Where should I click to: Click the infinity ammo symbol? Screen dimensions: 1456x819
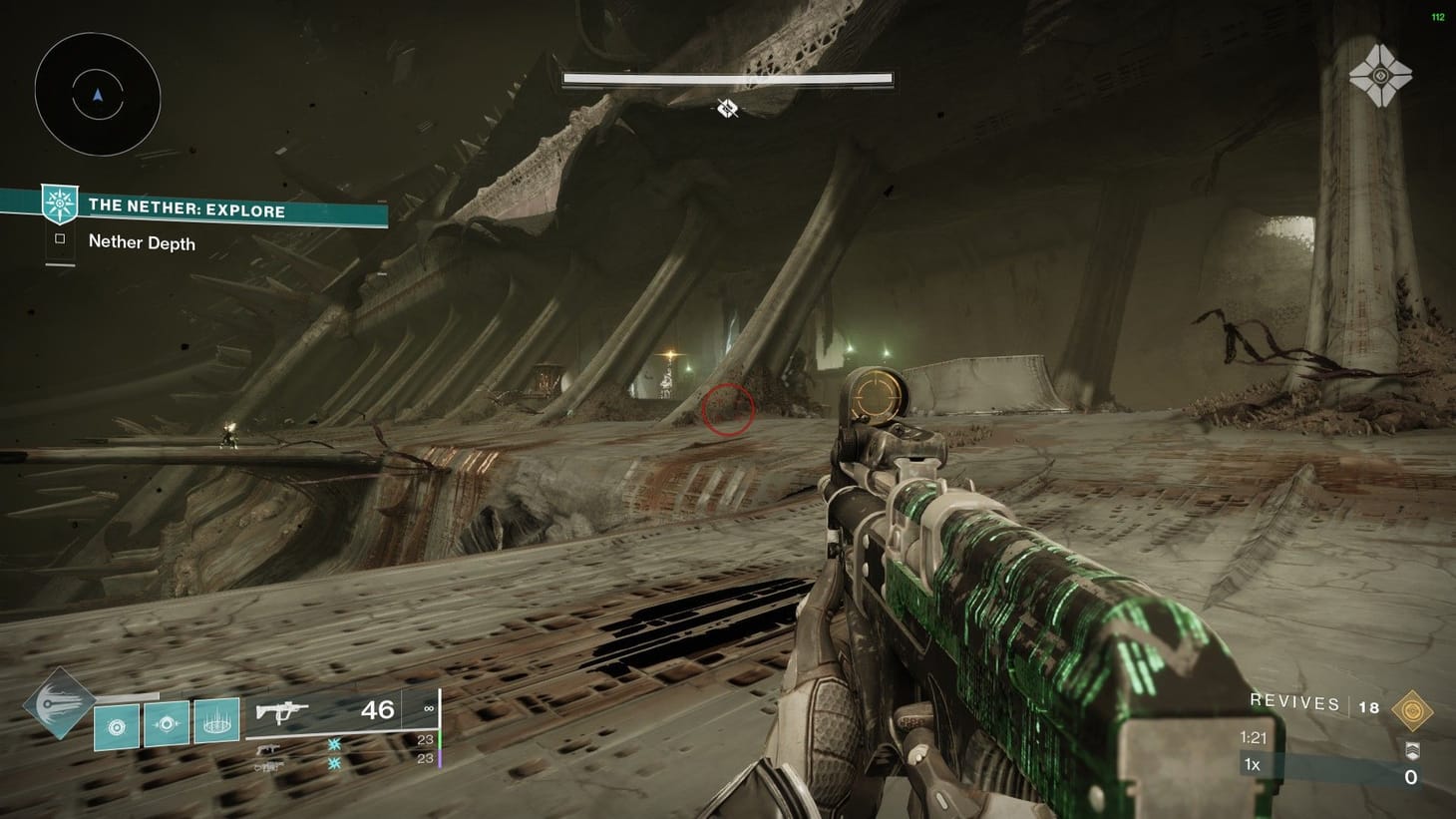(x=427, y=709)
